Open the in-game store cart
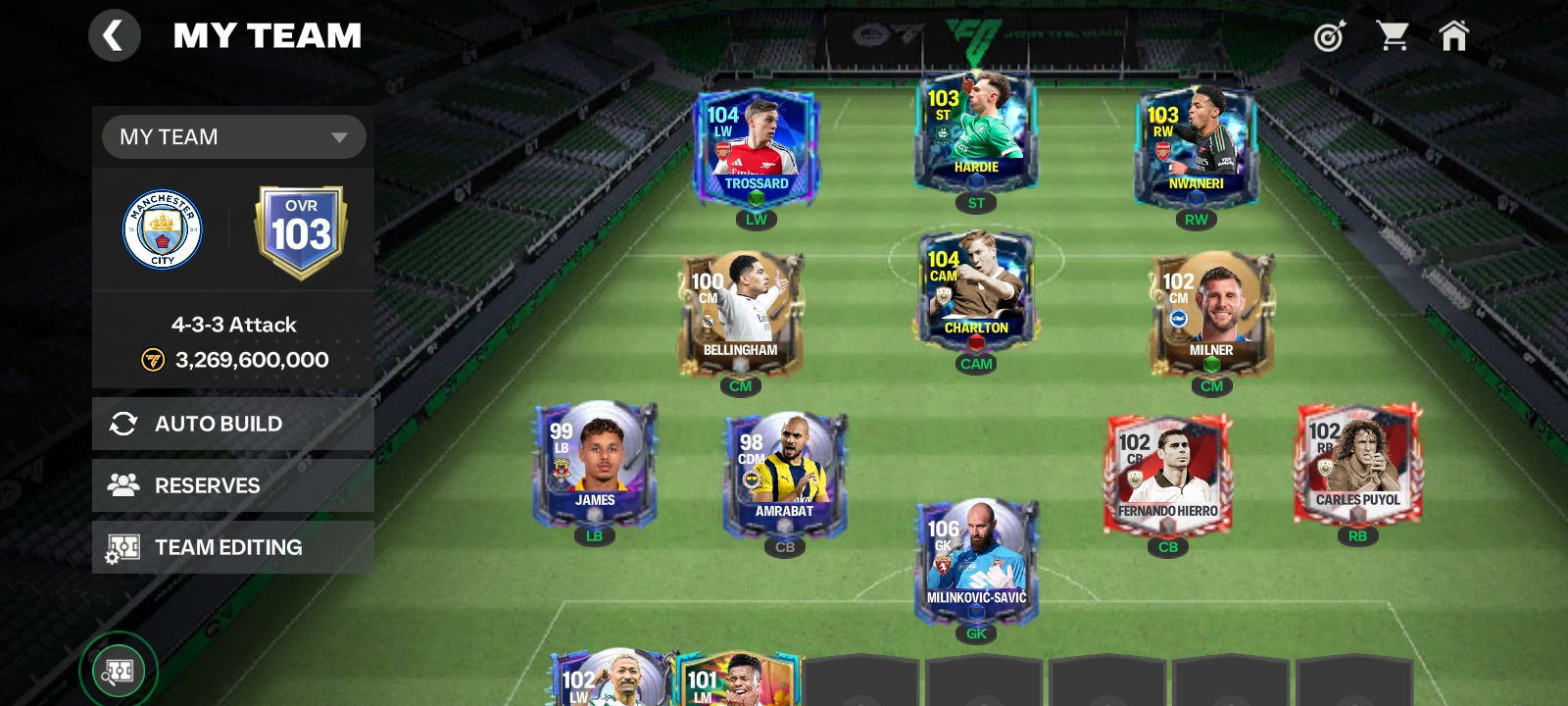 click(x=1394, y=35)
